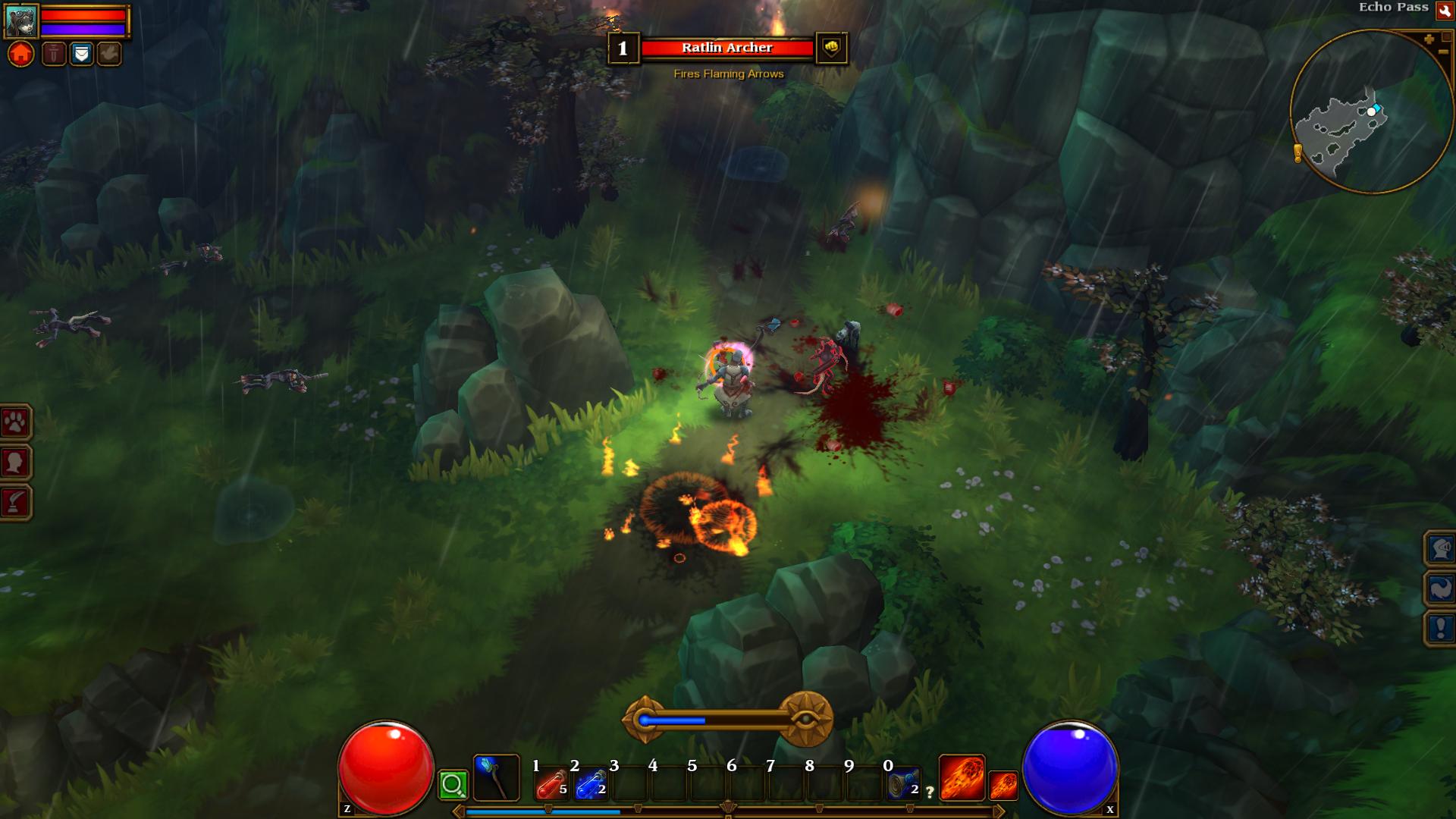
Task: Open the helmet inventory panel
Action: [1440, 548]
